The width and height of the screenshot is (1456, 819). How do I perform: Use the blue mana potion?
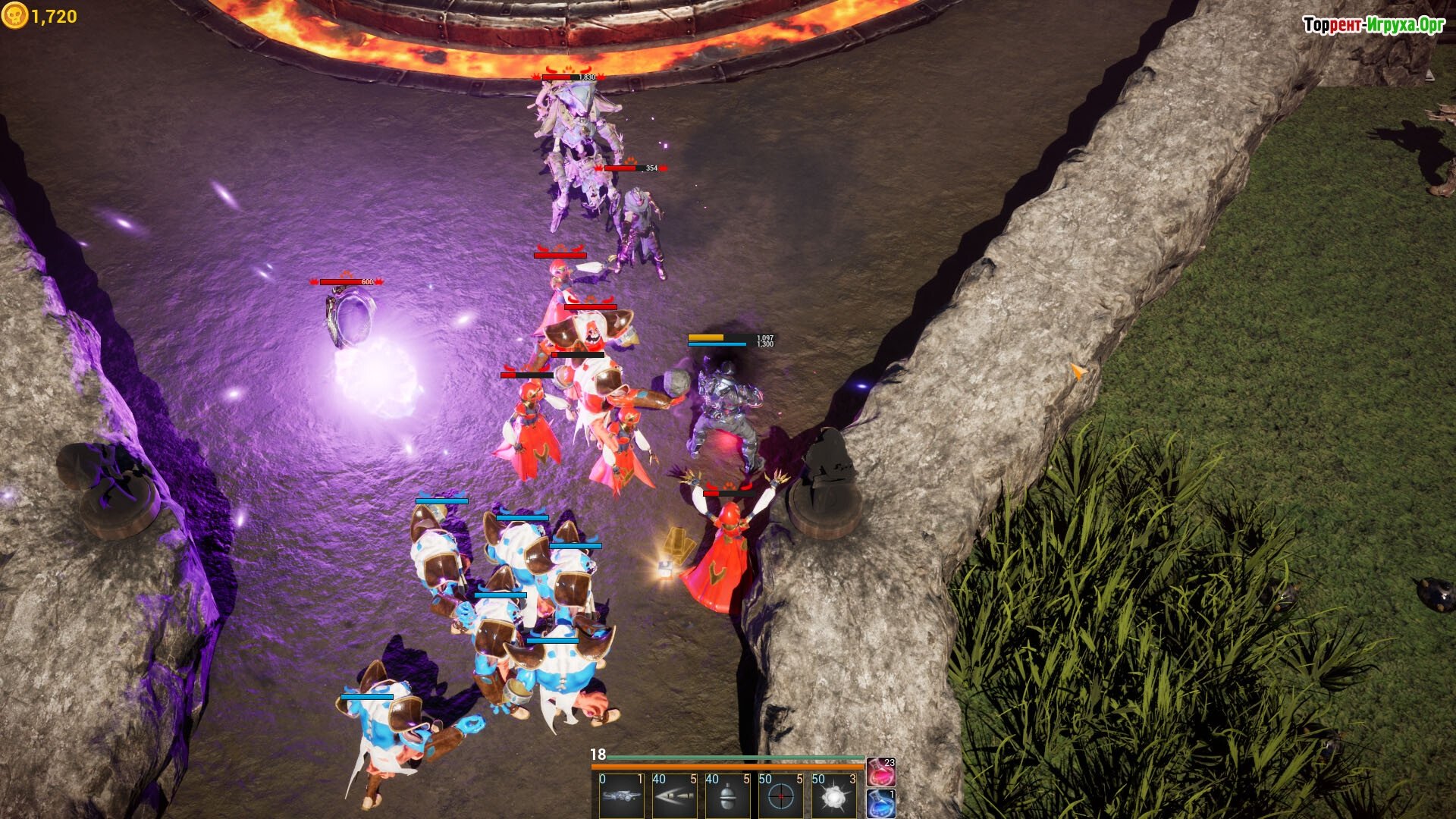[881, 804]
